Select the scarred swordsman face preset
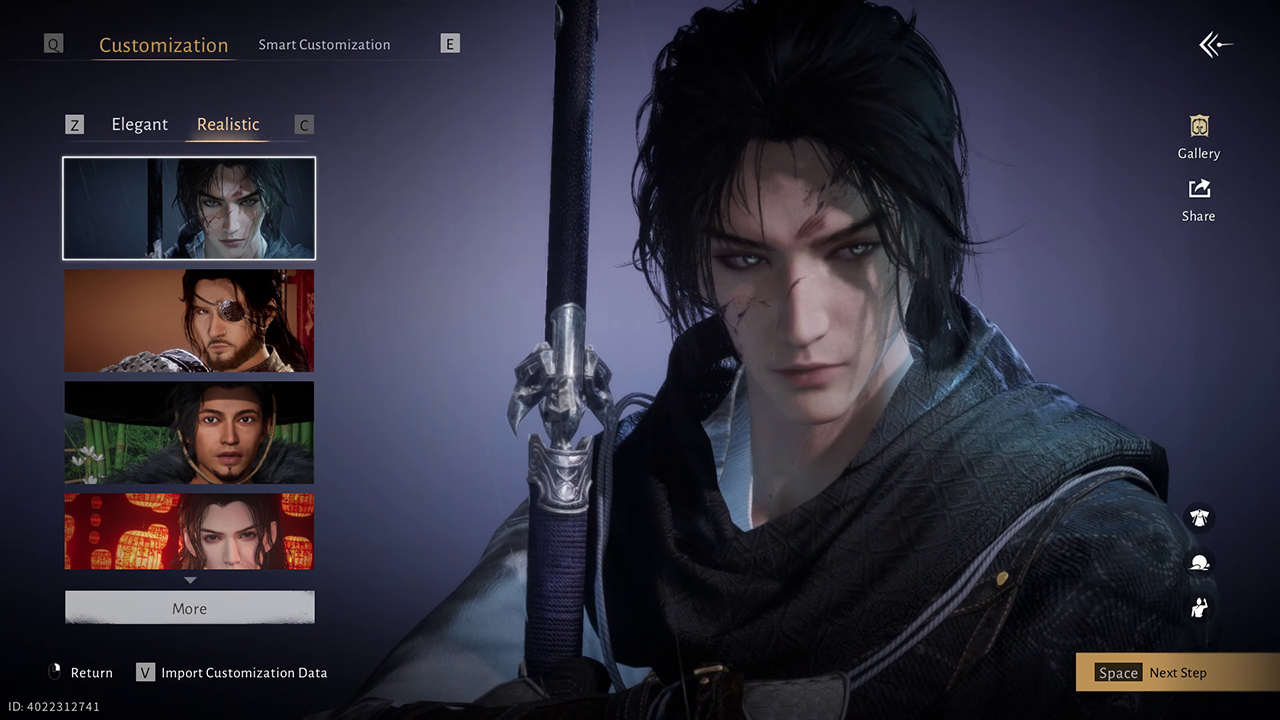 [x=189, y=208]
